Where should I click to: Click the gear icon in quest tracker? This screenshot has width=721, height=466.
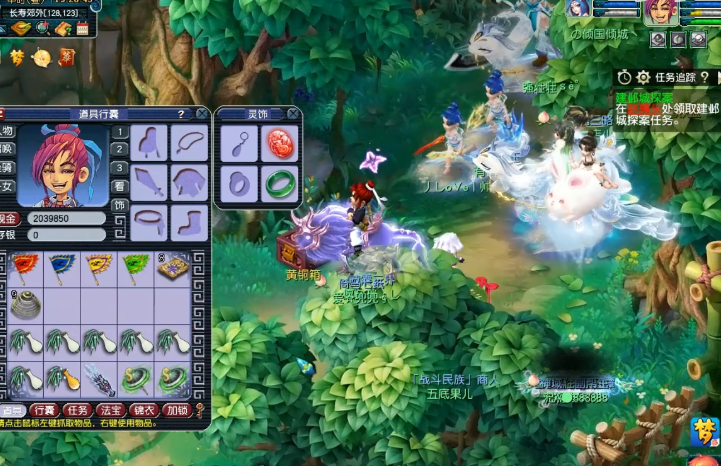tap(643, 77)
